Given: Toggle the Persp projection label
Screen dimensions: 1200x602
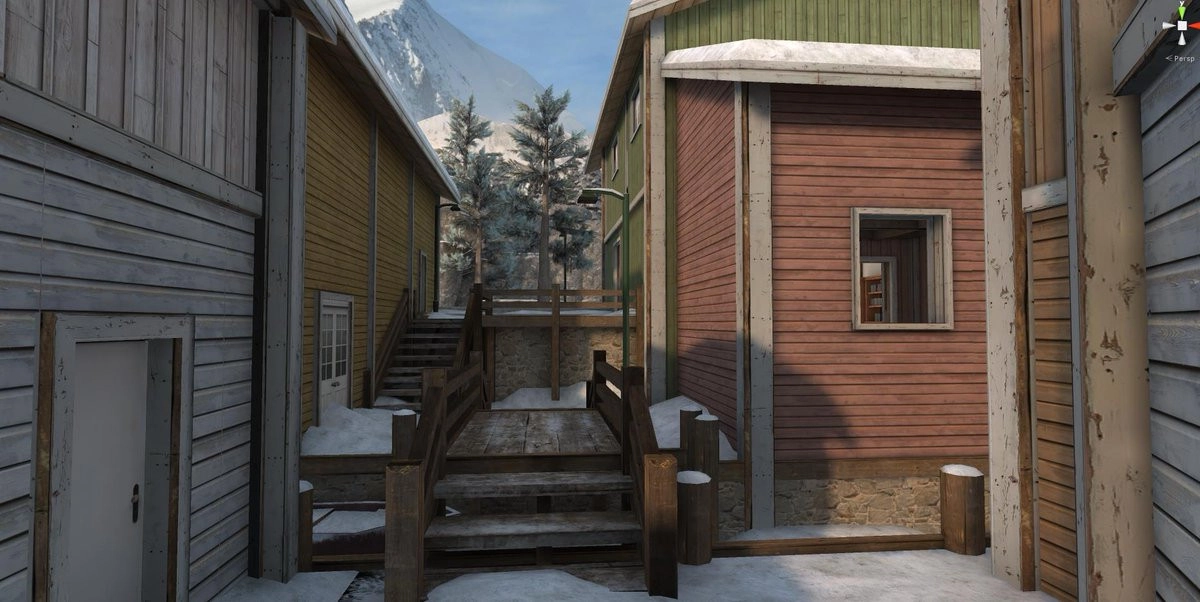Looking at the screenshot, I should [x=1183, y=58].
